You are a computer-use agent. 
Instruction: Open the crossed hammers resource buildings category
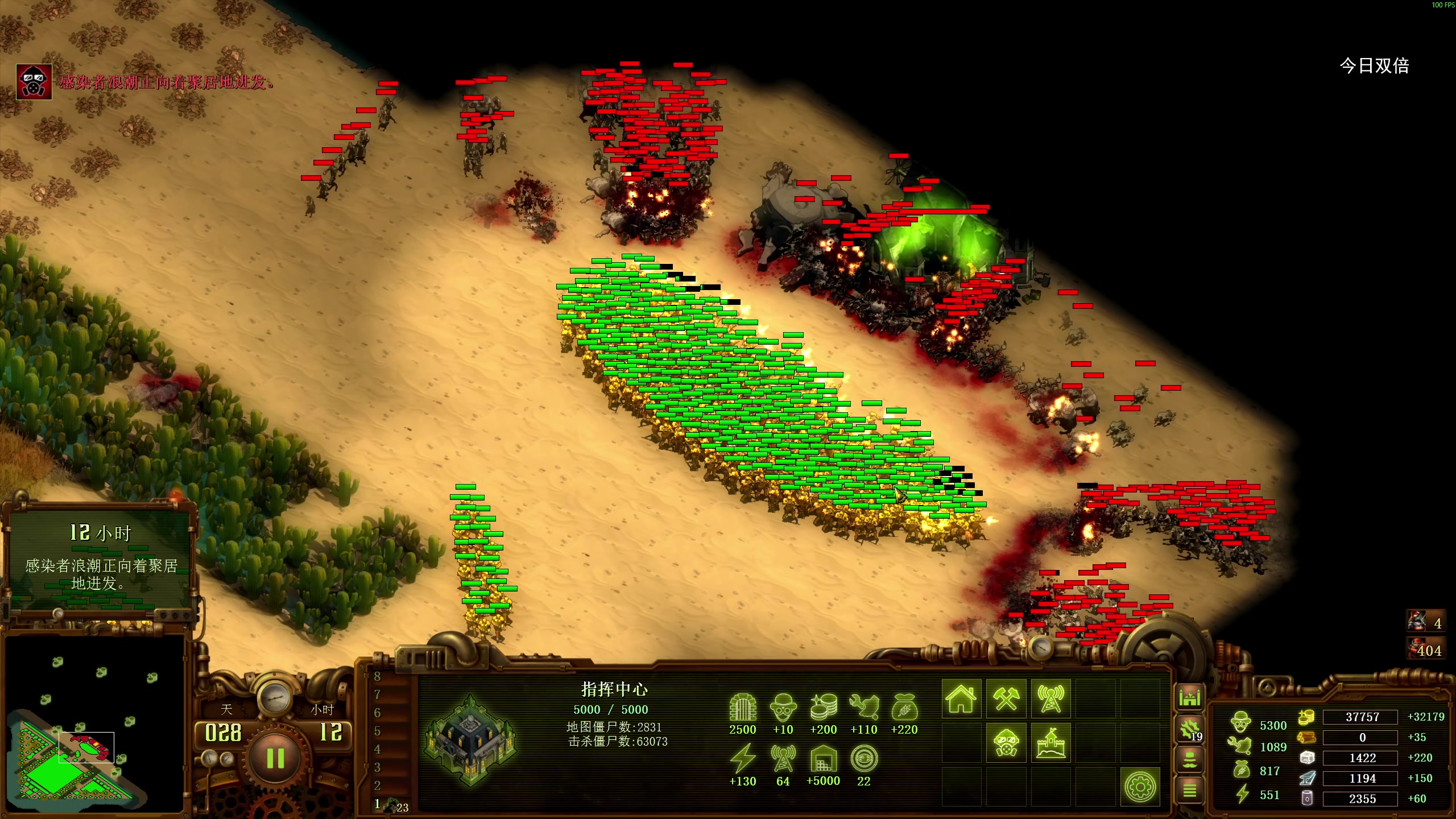coord(1006,698)
